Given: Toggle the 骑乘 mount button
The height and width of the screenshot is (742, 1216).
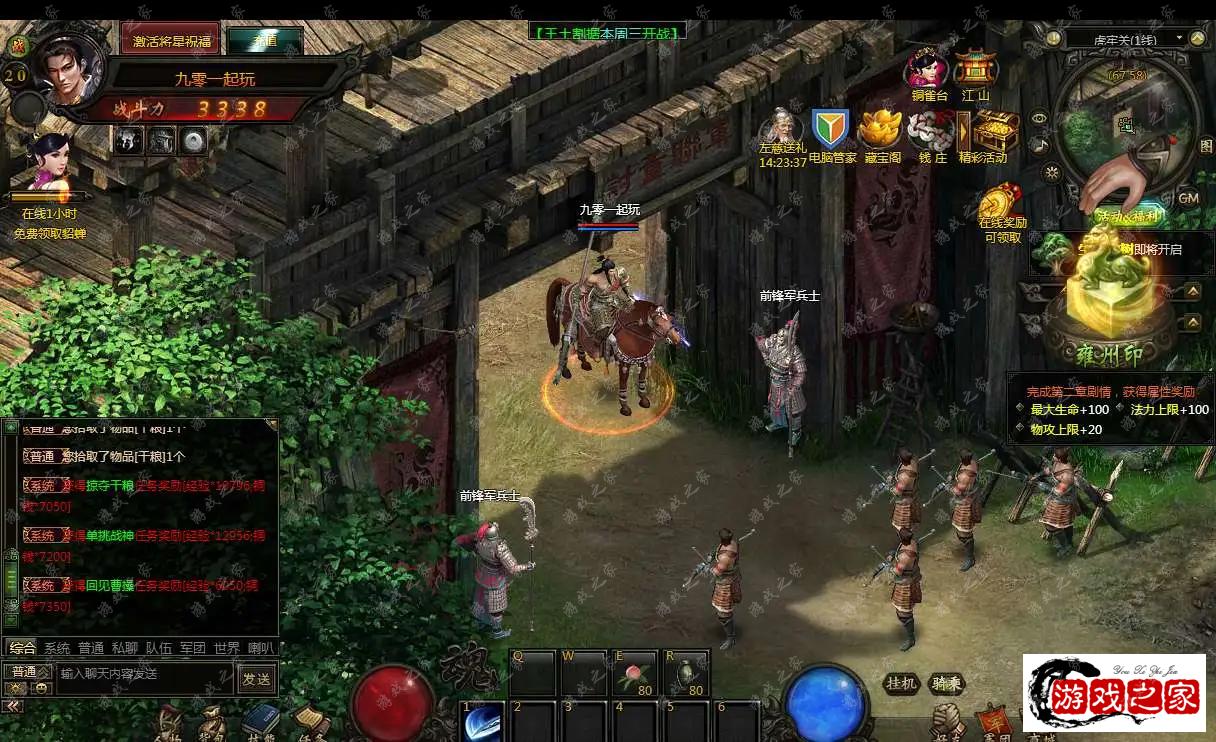Looking at the screenshot, I should point(946,684).
